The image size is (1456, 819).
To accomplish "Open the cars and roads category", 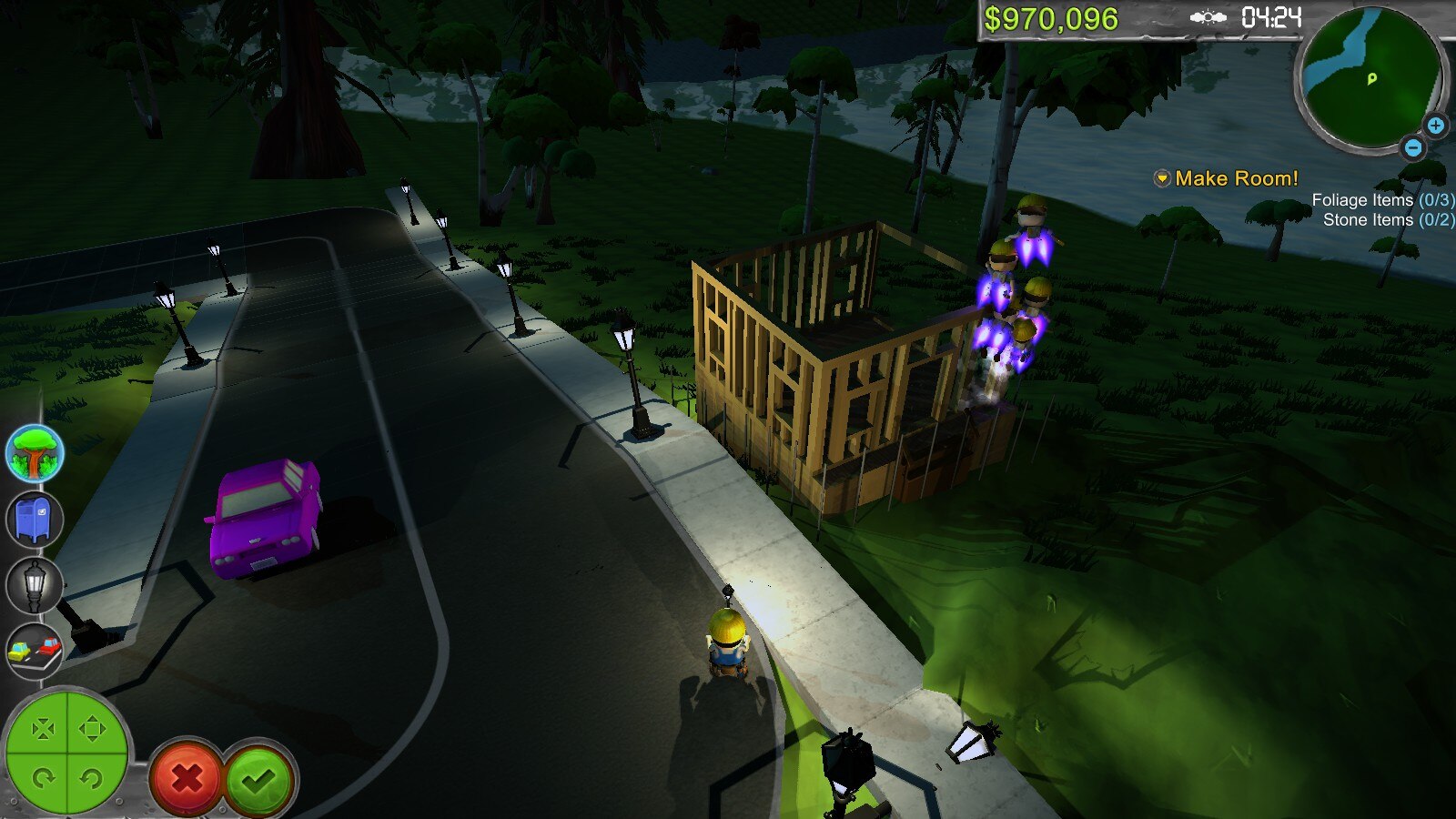I will 35,651.
